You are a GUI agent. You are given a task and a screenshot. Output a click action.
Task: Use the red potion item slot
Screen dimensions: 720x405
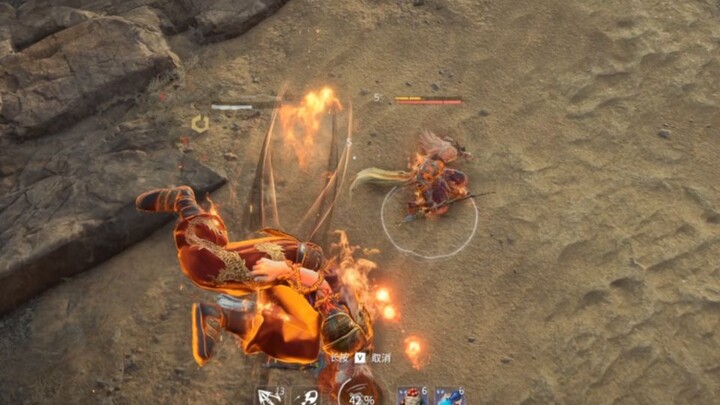click(x=412, y=396)
